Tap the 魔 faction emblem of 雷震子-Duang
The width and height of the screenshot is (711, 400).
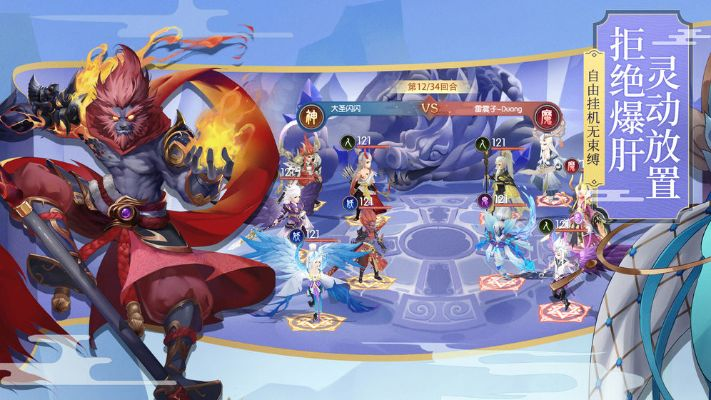(x=546, y=114)
